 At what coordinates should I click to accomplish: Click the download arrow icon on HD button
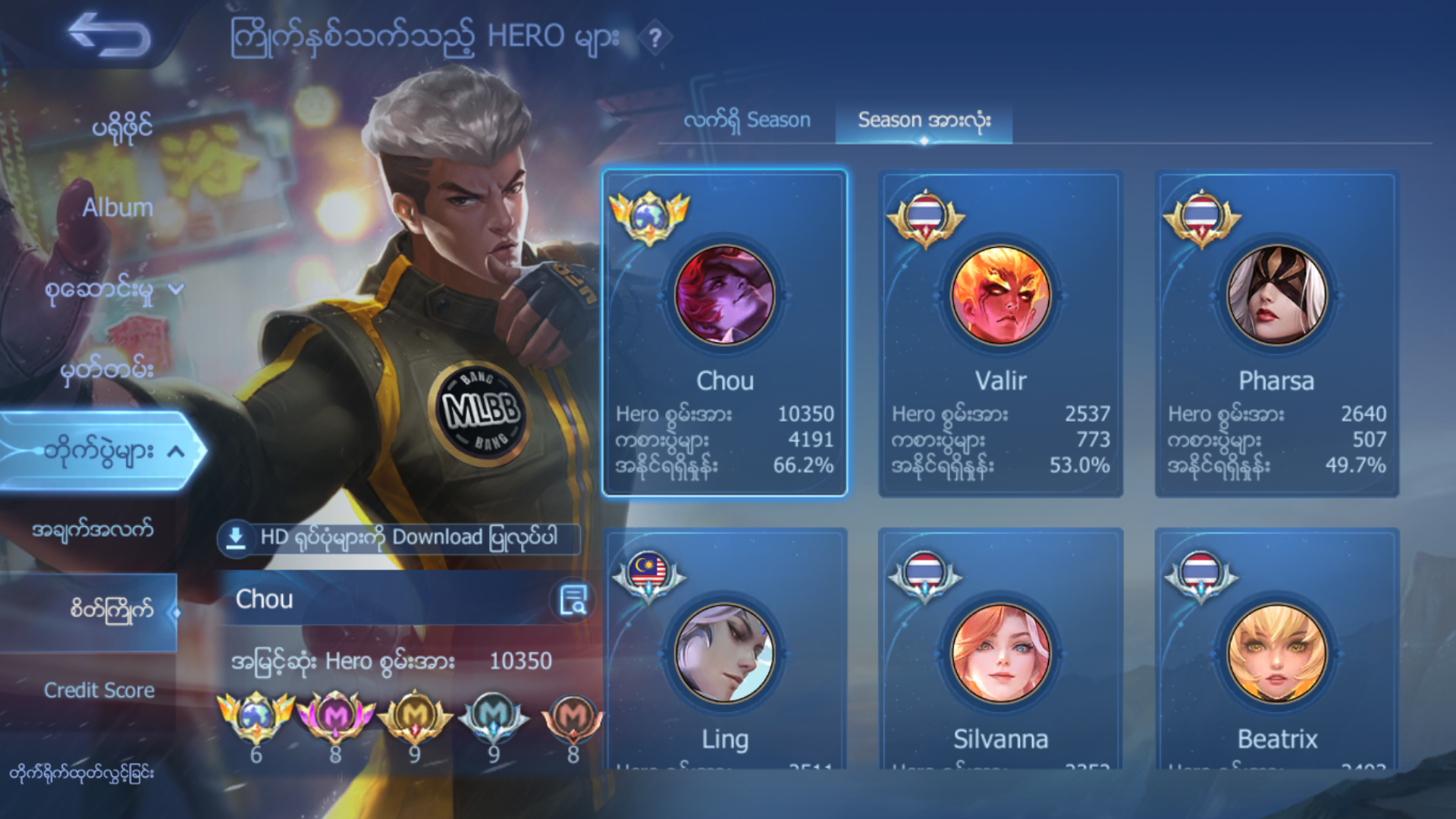(x=235, y=538)
